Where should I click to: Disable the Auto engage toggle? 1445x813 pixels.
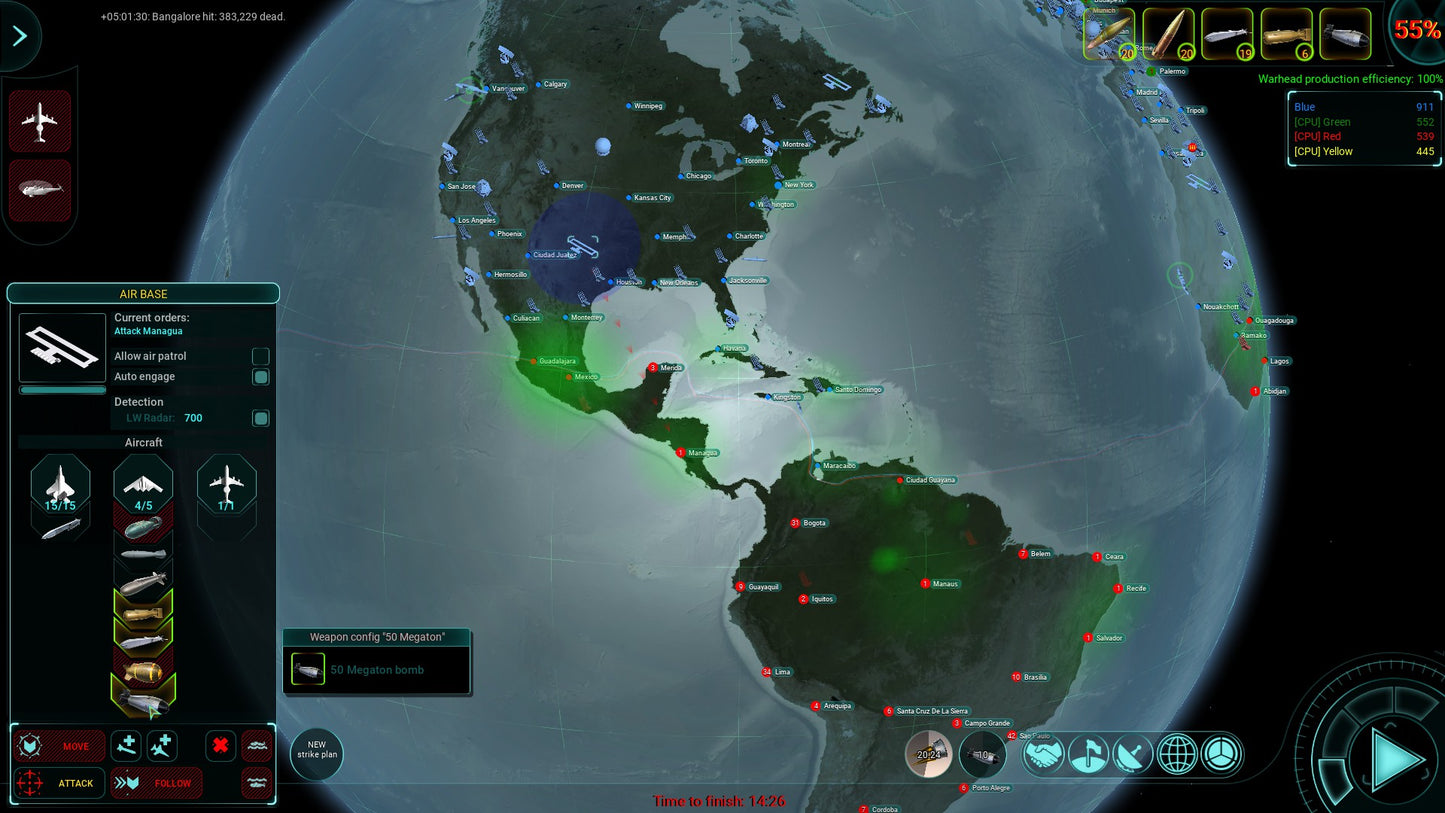[x=260, y=377]
